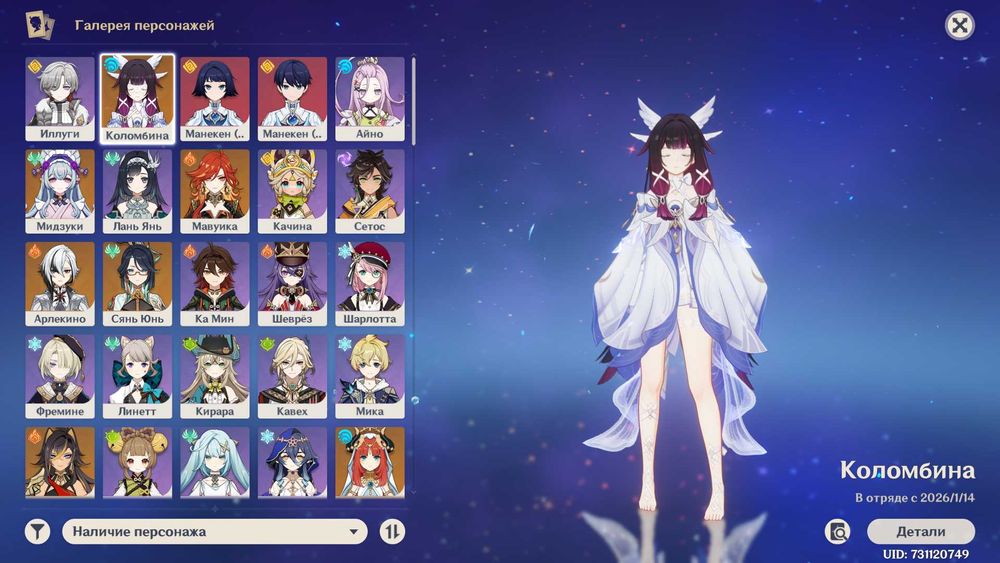Close the character gallery
Image resolution: width=1000 pixels, height=563 pixels.
(x=960, y=26)
